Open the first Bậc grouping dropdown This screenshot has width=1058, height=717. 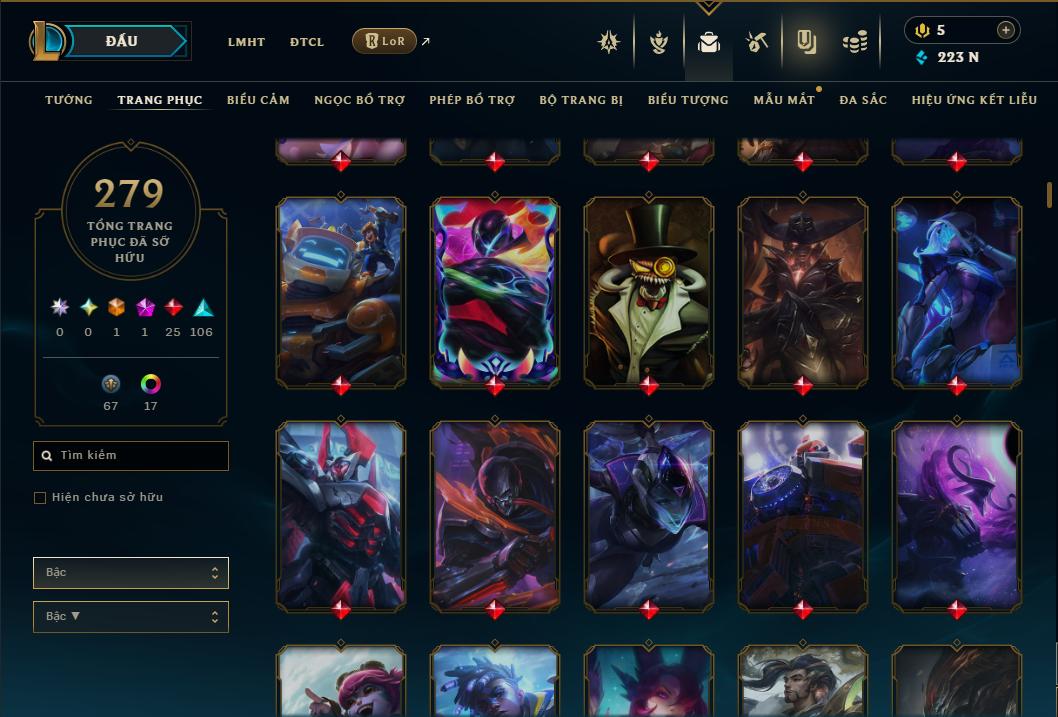(x=131, y=573)
